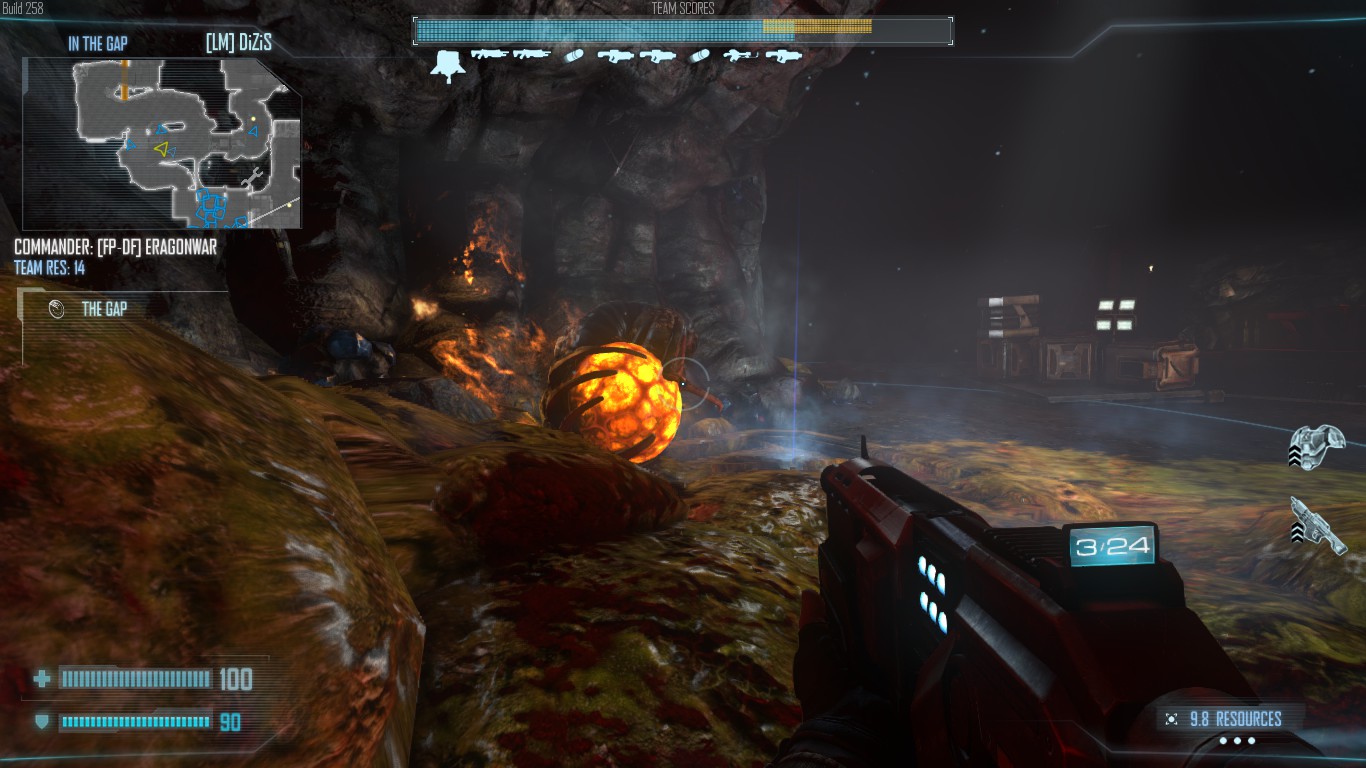The height and width of the screenshot is (768, 1366).
Task: Select the command station icon under Team Scores
Action: pos(445,67)
